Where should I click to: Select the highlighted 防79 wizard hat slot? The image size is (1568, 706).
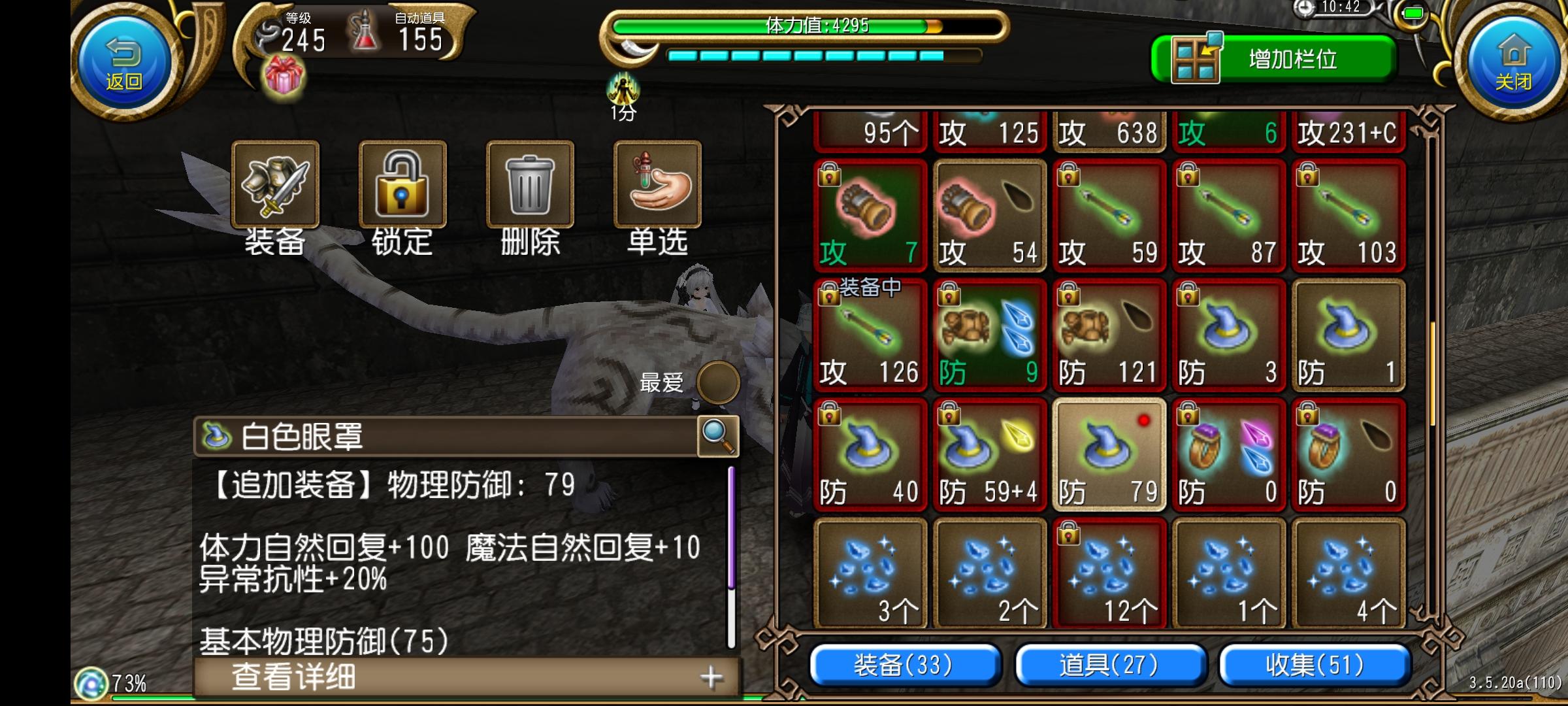1109,453
